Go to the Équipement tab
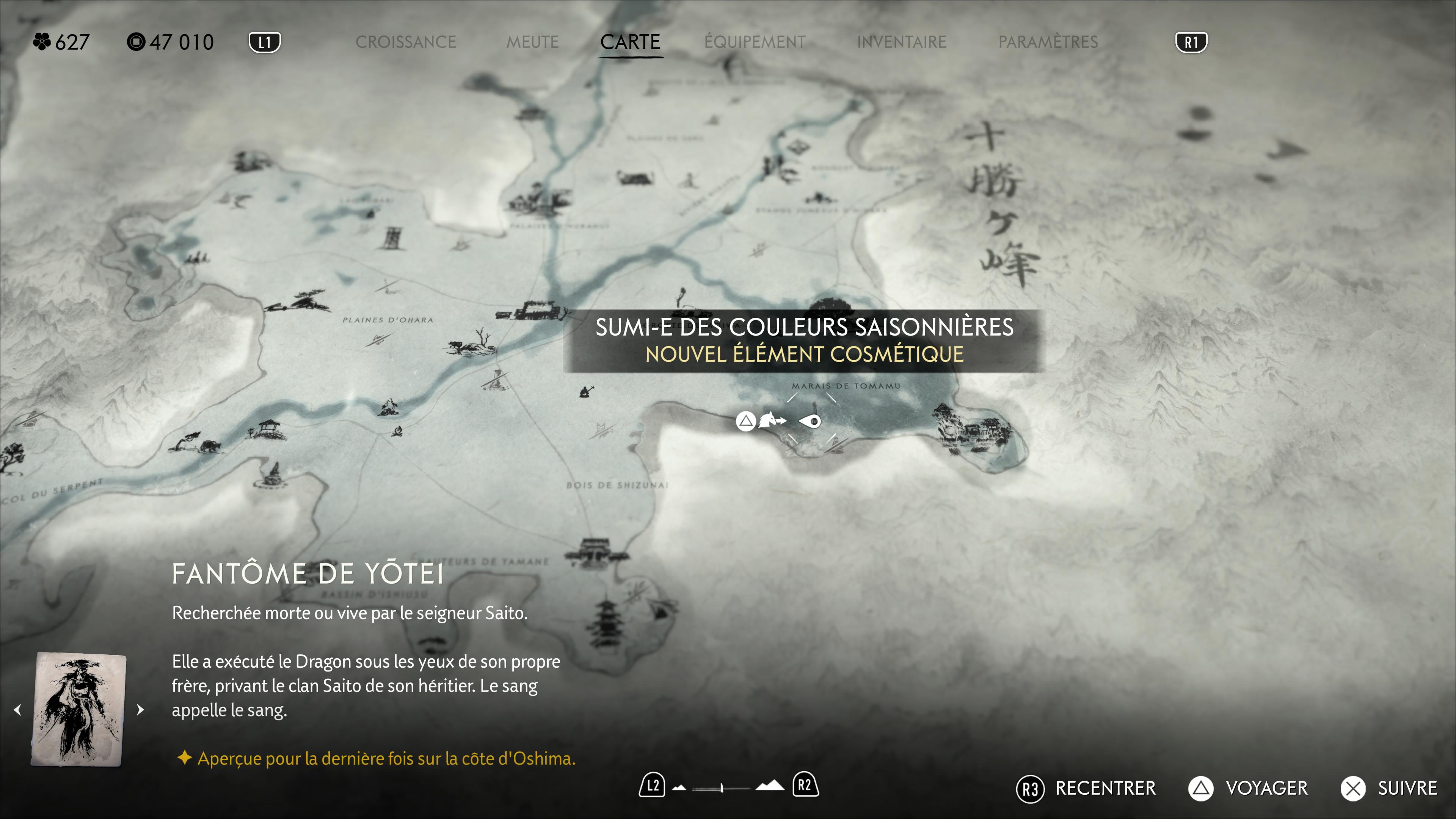This screenshot has width=1456, height=819. (755, 42)
